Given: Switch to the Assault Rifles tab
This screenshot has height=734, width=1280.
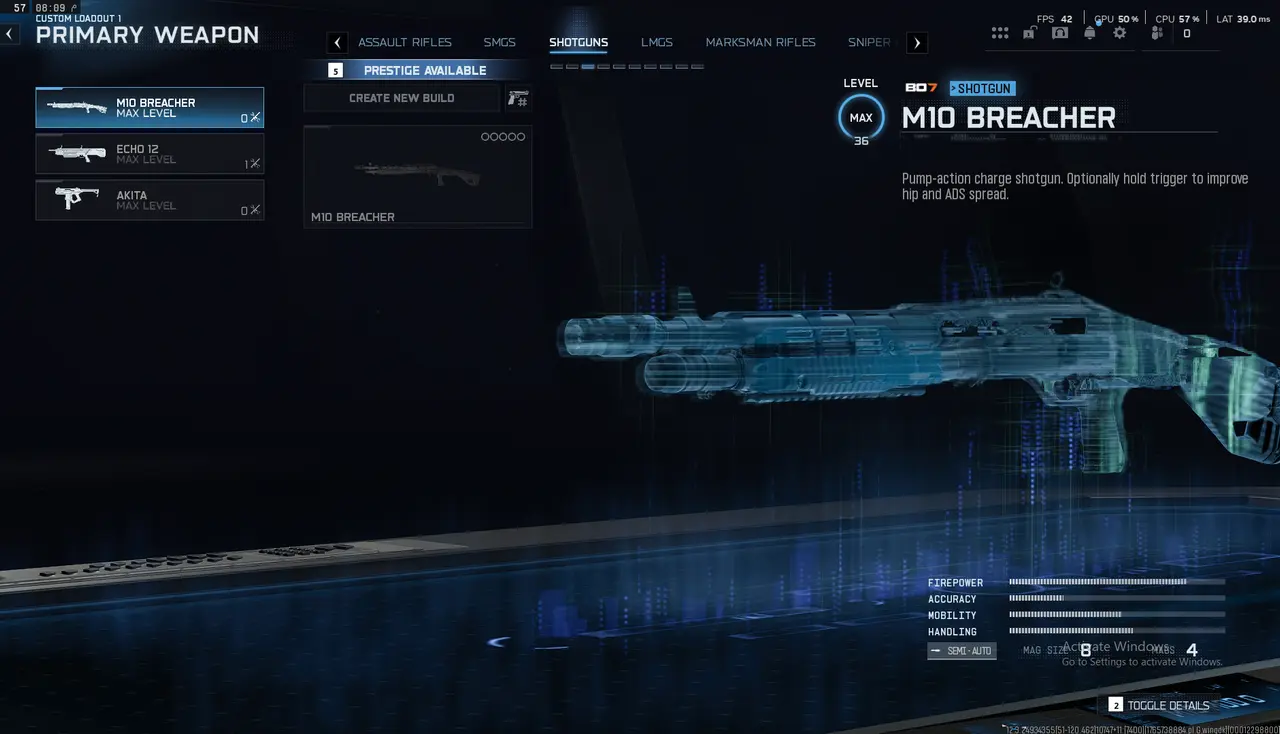Looking at the screenshot, I should pyautogui.click(x=405, y=42).
